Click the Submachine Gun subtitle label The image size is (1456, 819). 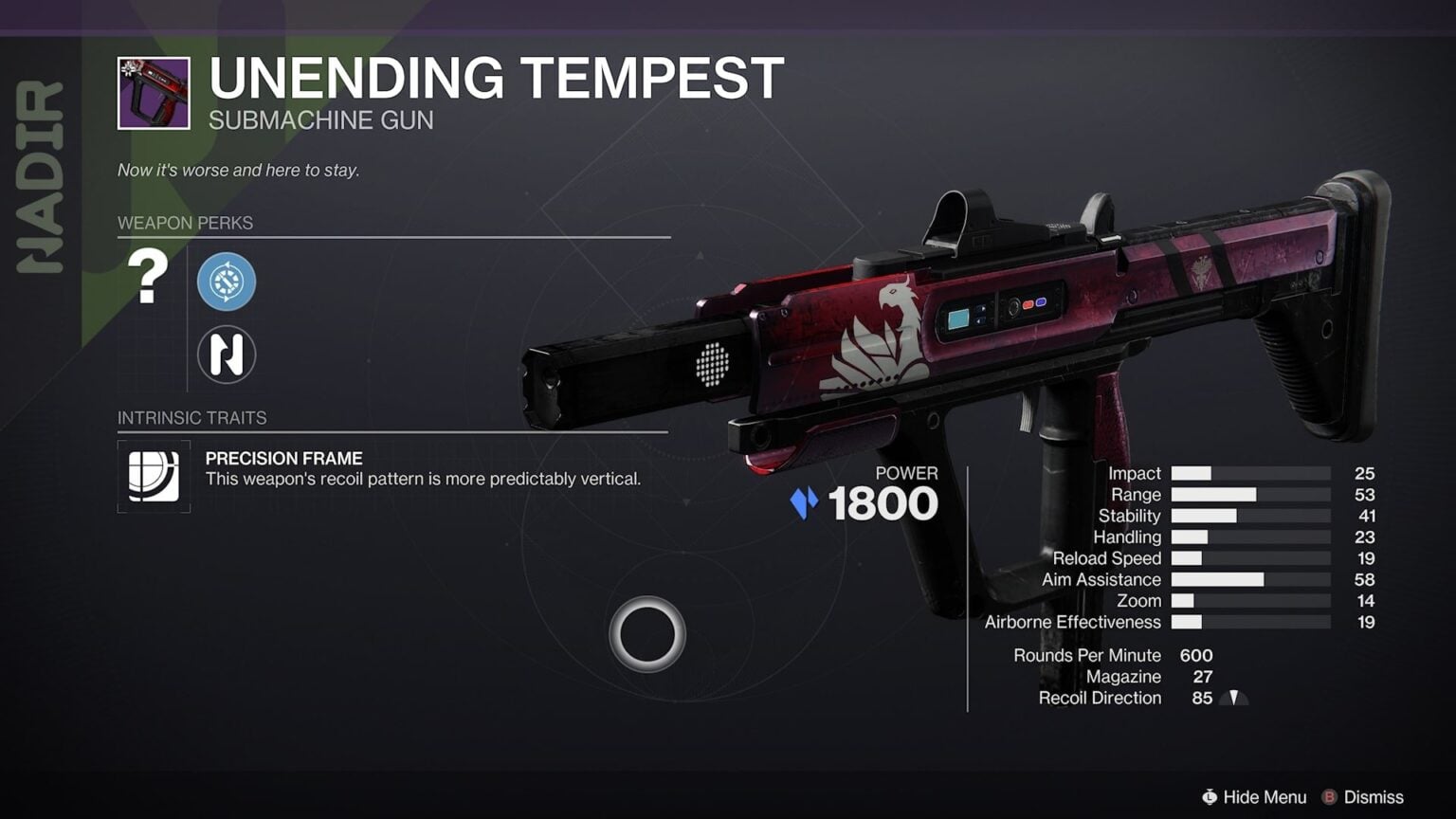pos(320,120)
